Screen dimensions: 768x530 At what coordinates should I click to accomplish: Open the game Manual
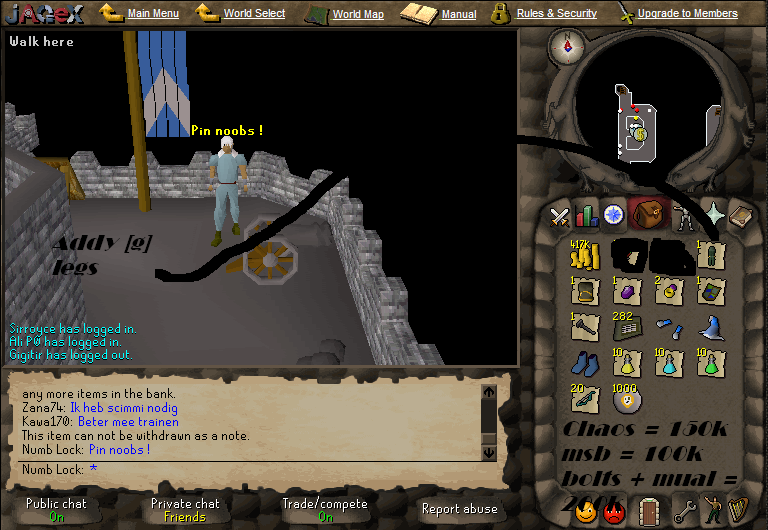click(458, 14)
